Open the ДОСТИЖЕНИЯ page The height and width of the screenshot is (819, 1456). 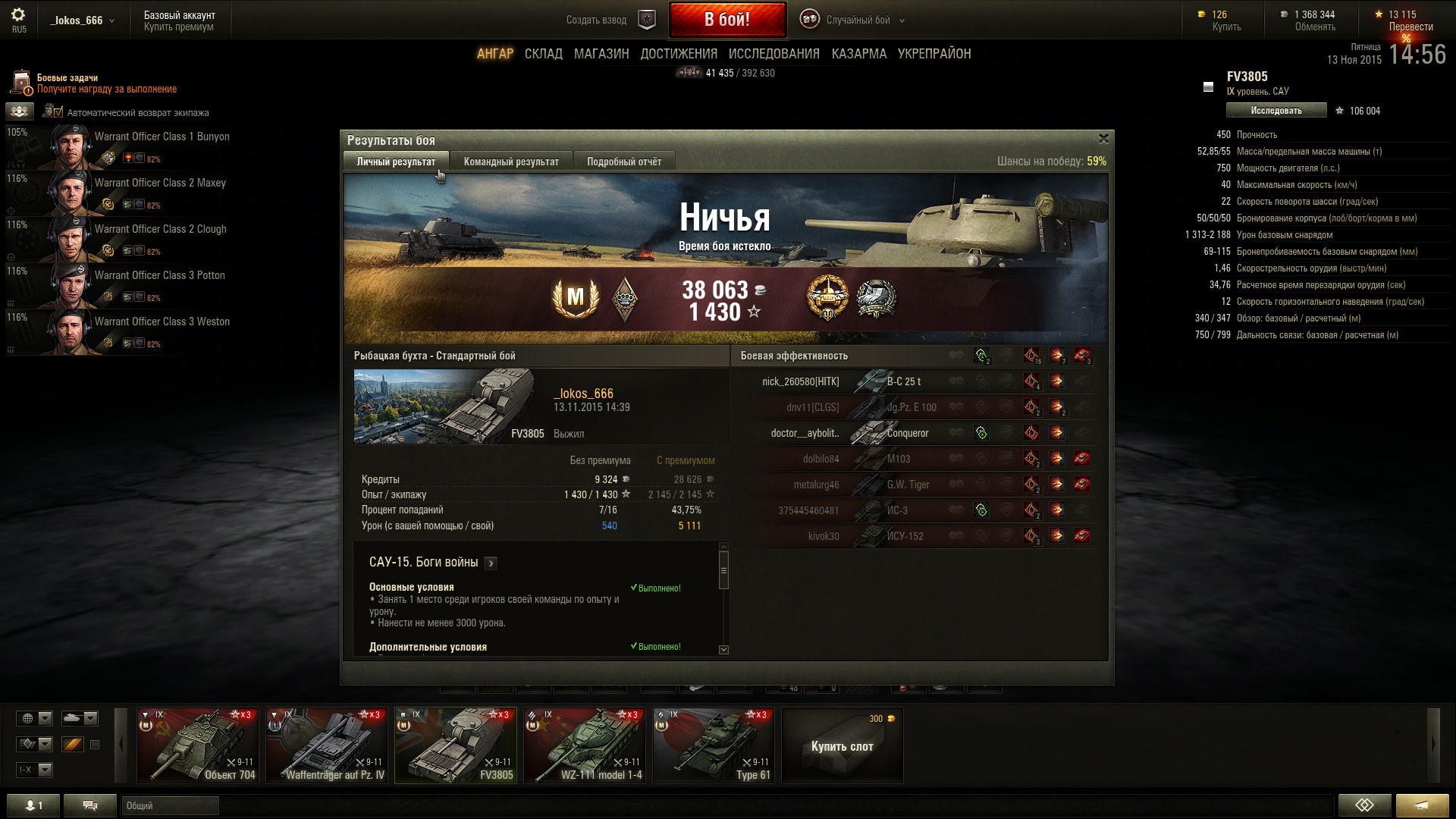[678, 54]
